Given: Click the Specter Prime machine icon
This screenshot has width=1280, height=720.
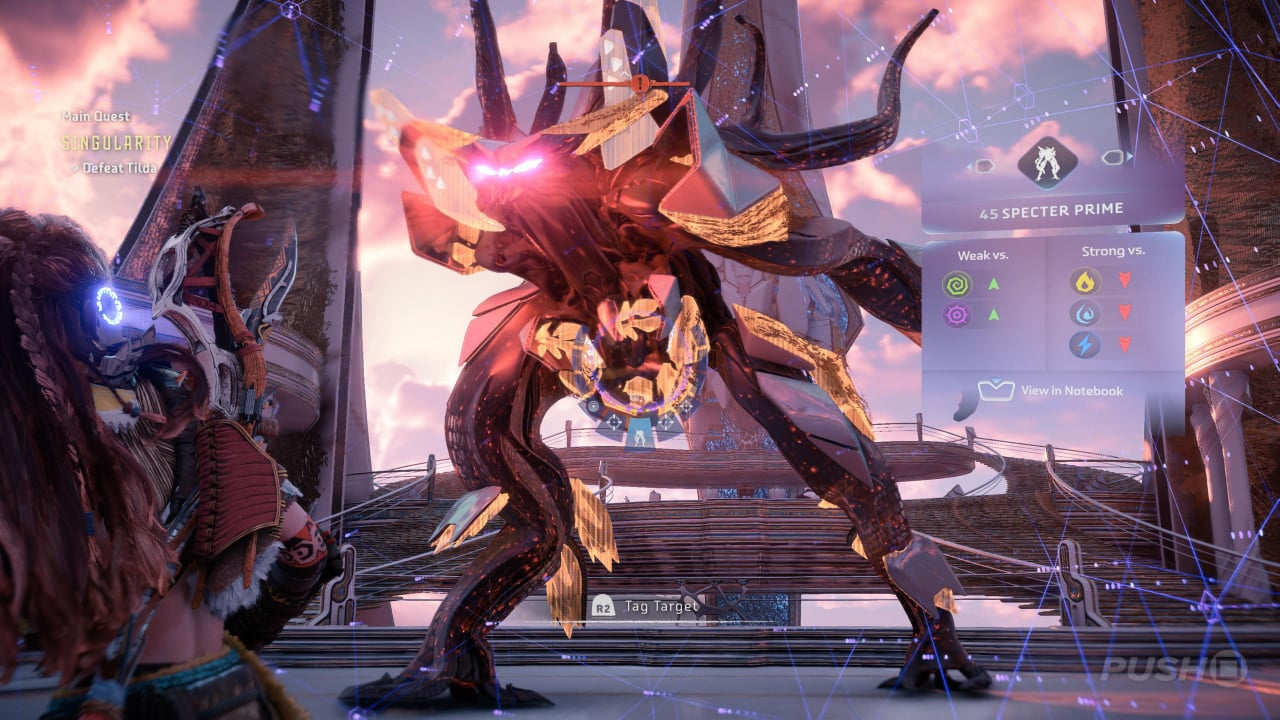Looking at the screenshot, I should (x=1046, y=162).
